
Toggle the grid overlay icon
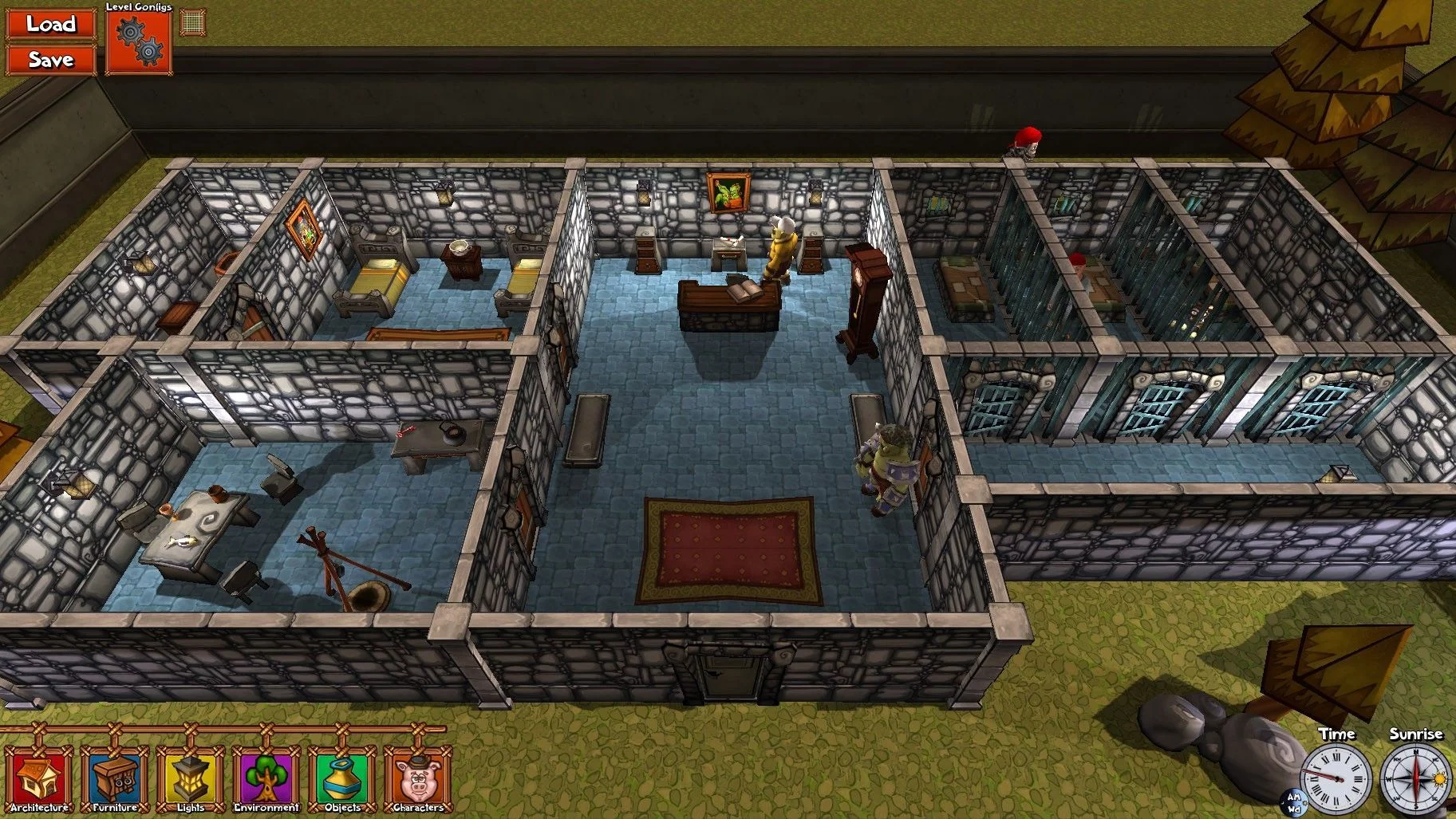coord(192,22)
